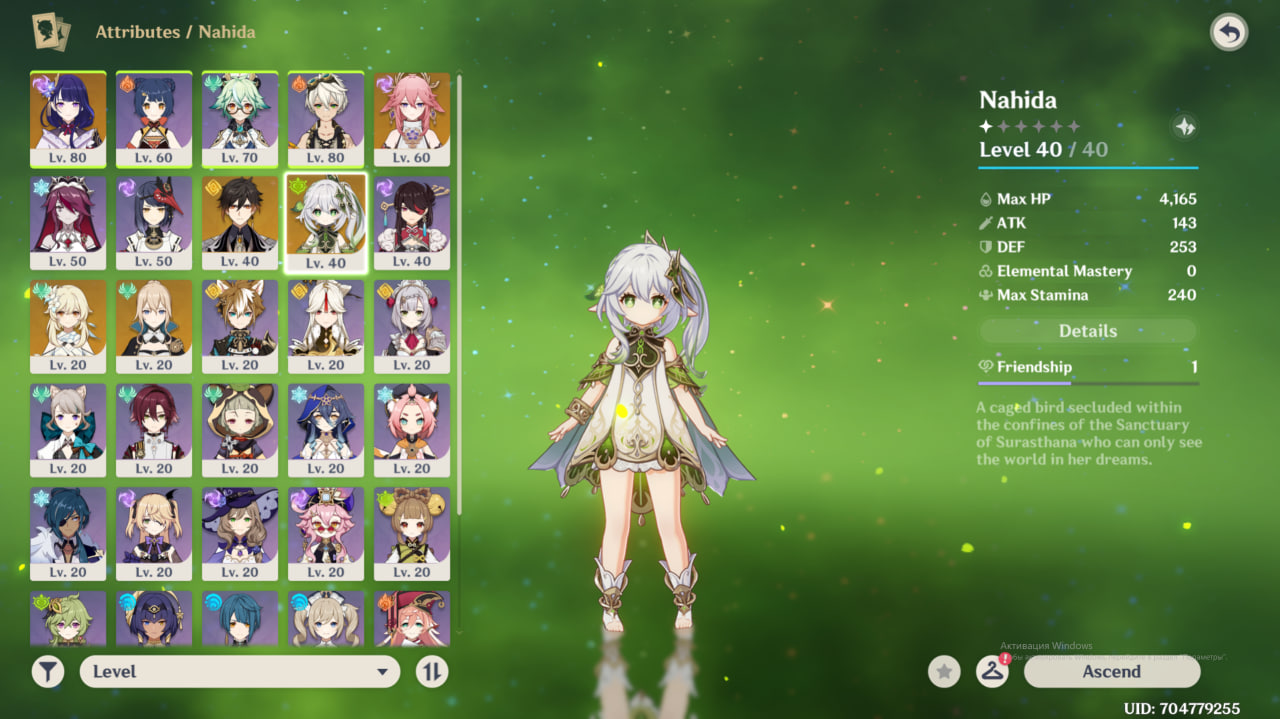
Task: Open the outfit hanger icon
Action: tap(991, 672)
